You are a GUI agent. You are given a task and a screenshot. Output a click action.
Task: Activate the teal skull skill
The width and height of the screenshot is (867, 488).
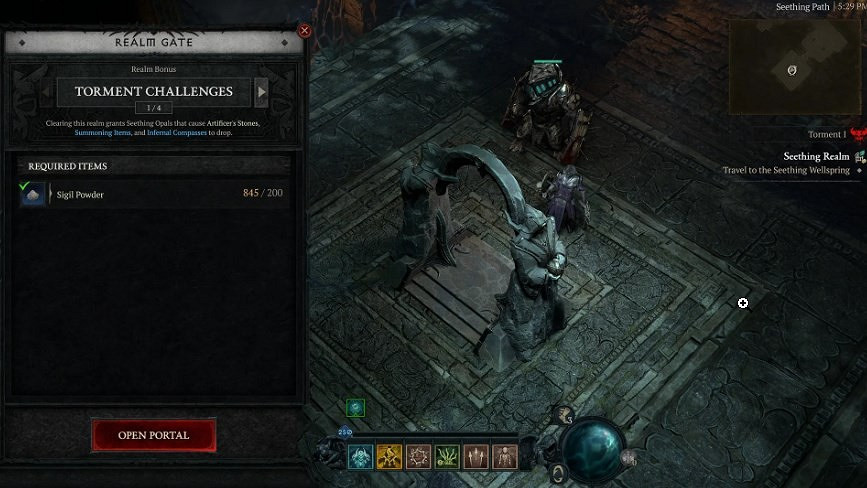click(x=360, y=457)
